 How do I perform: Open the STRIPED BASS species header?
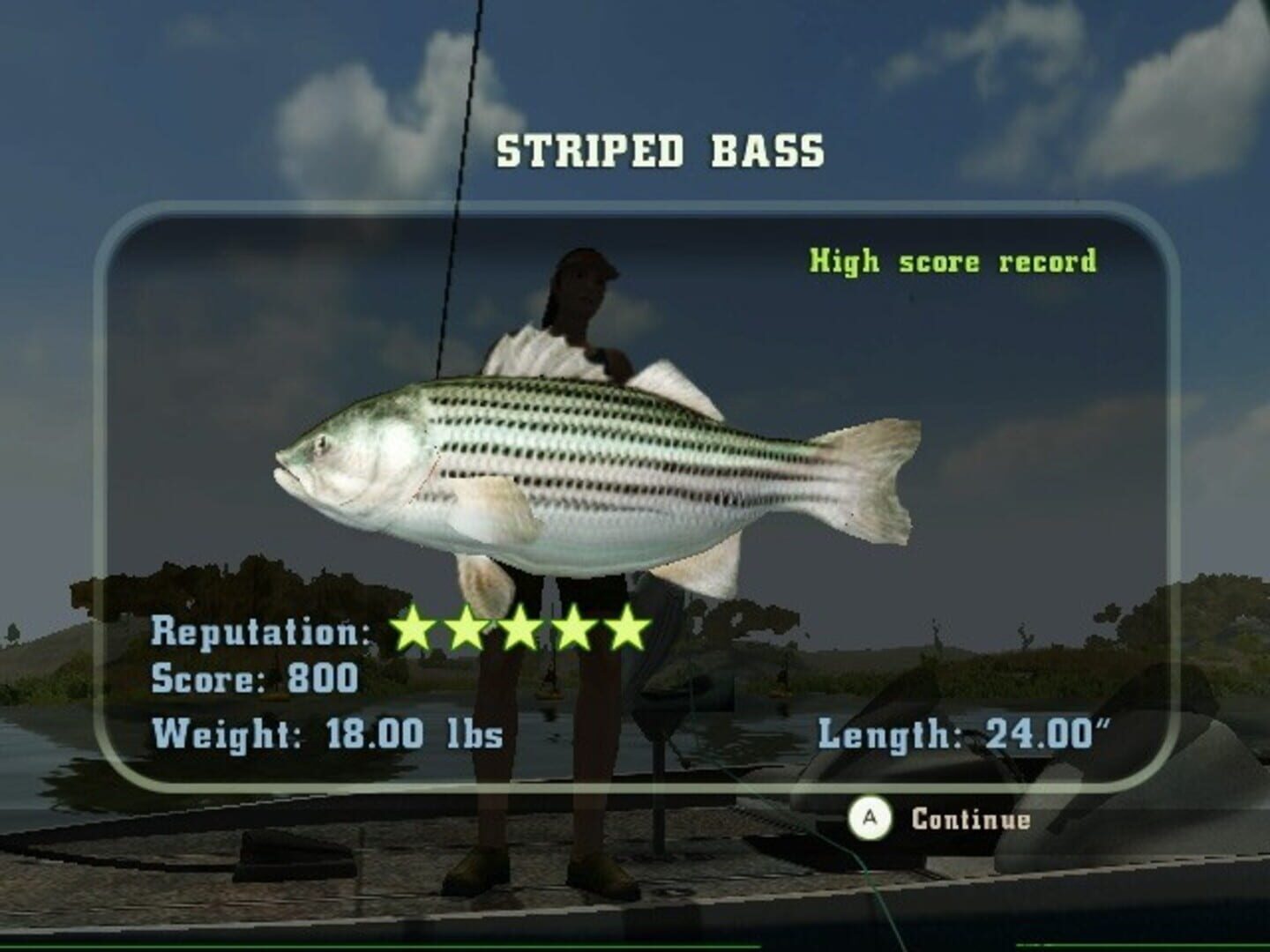660,150
